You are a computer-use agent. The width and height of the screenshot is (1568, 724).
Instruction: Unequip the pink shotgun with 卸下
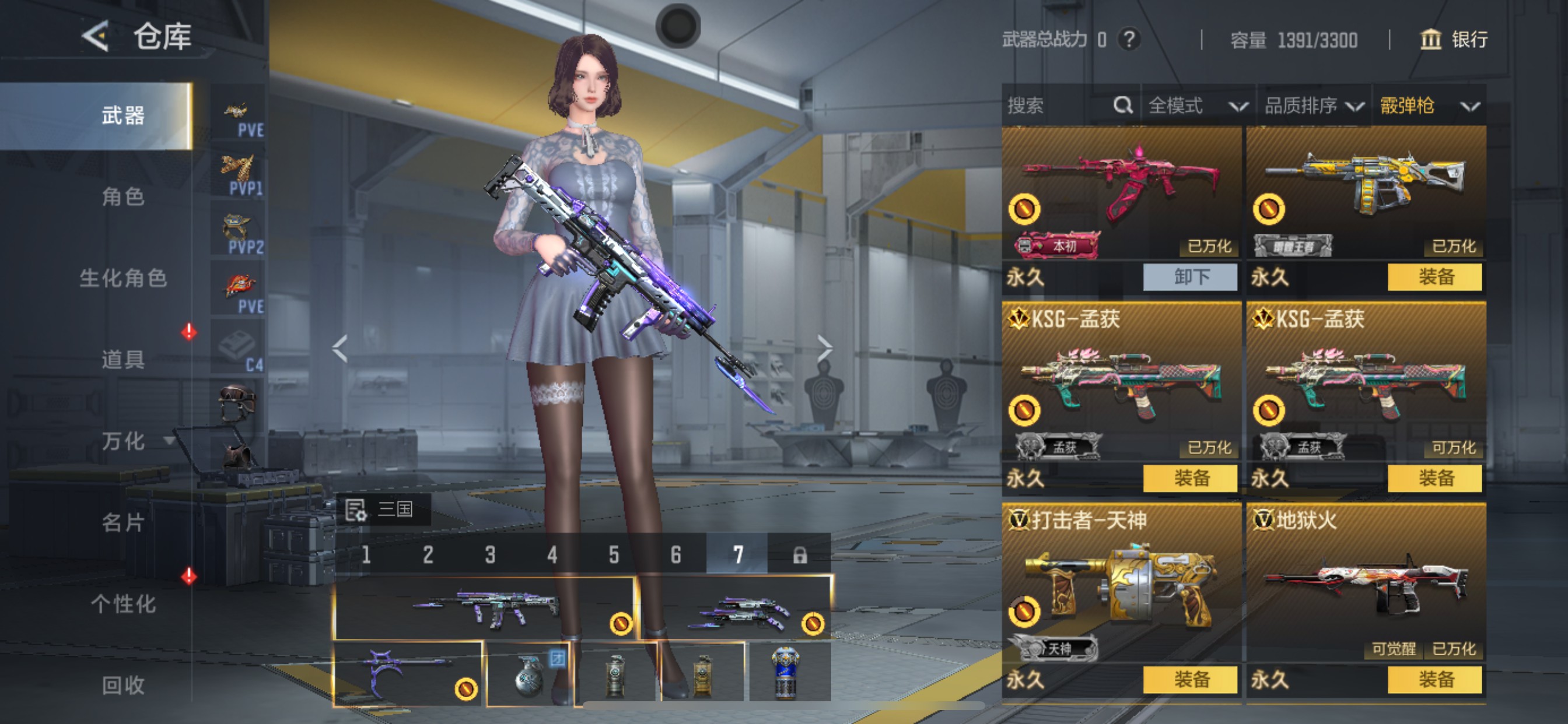(1190, 277)
